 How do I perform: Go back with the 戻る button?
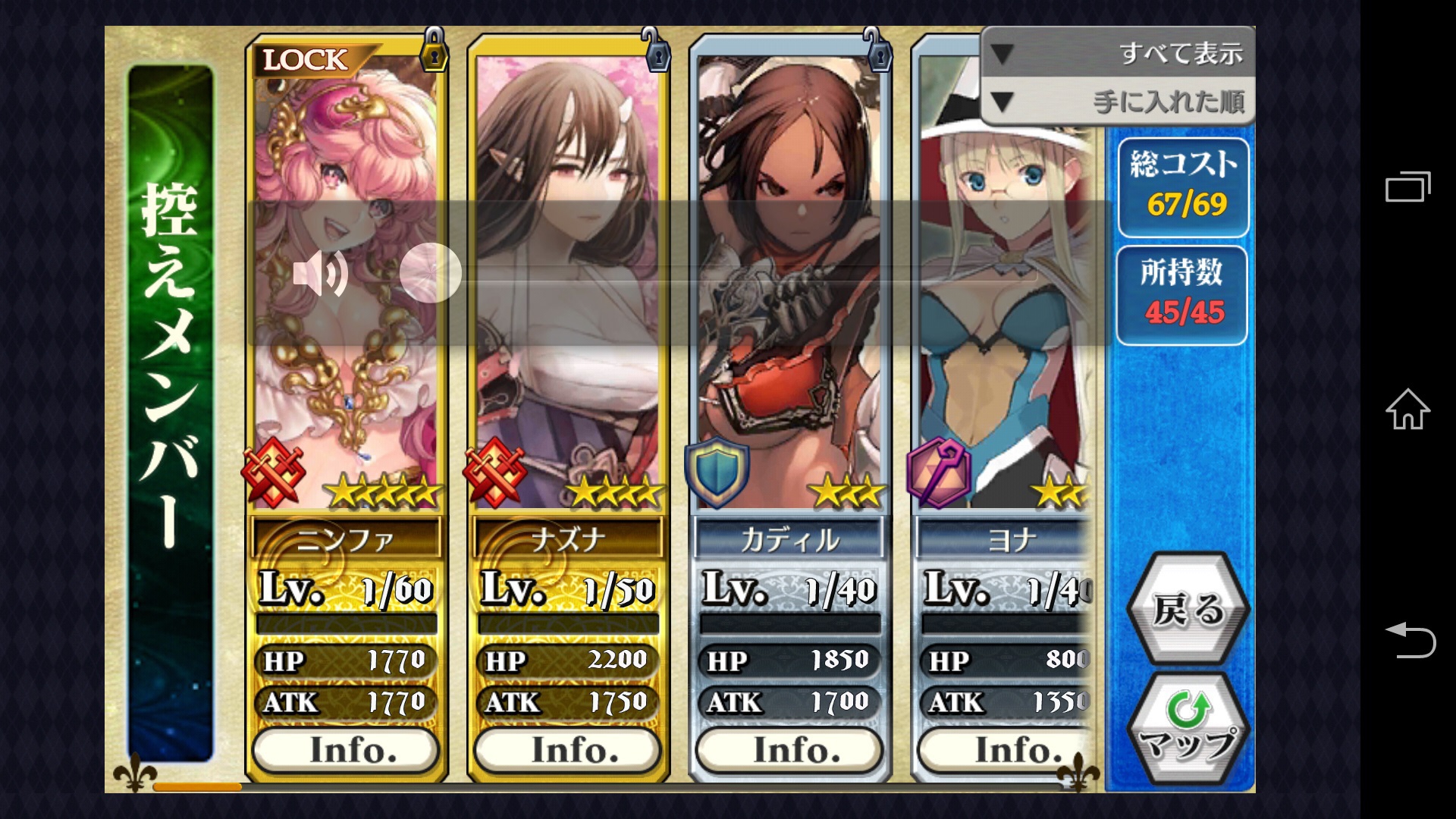(1188, 609)
